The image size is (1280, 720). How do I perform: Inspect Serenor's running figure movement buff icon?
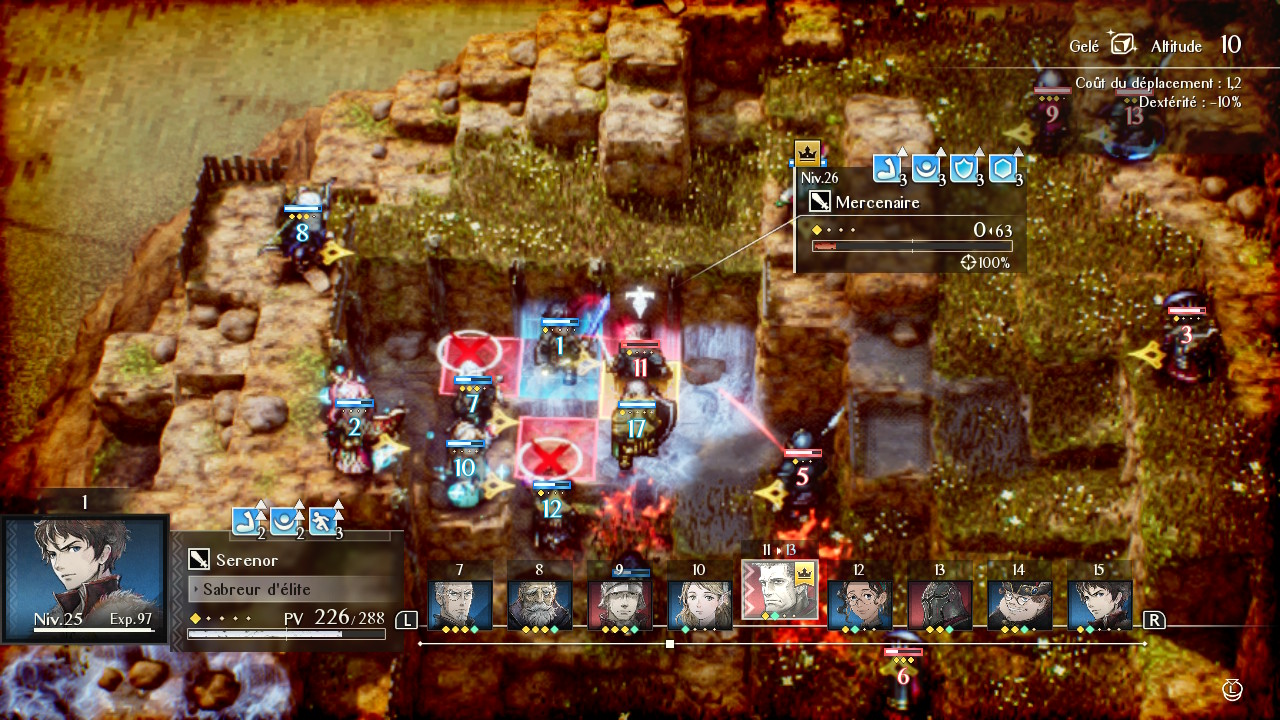(323, 521)
